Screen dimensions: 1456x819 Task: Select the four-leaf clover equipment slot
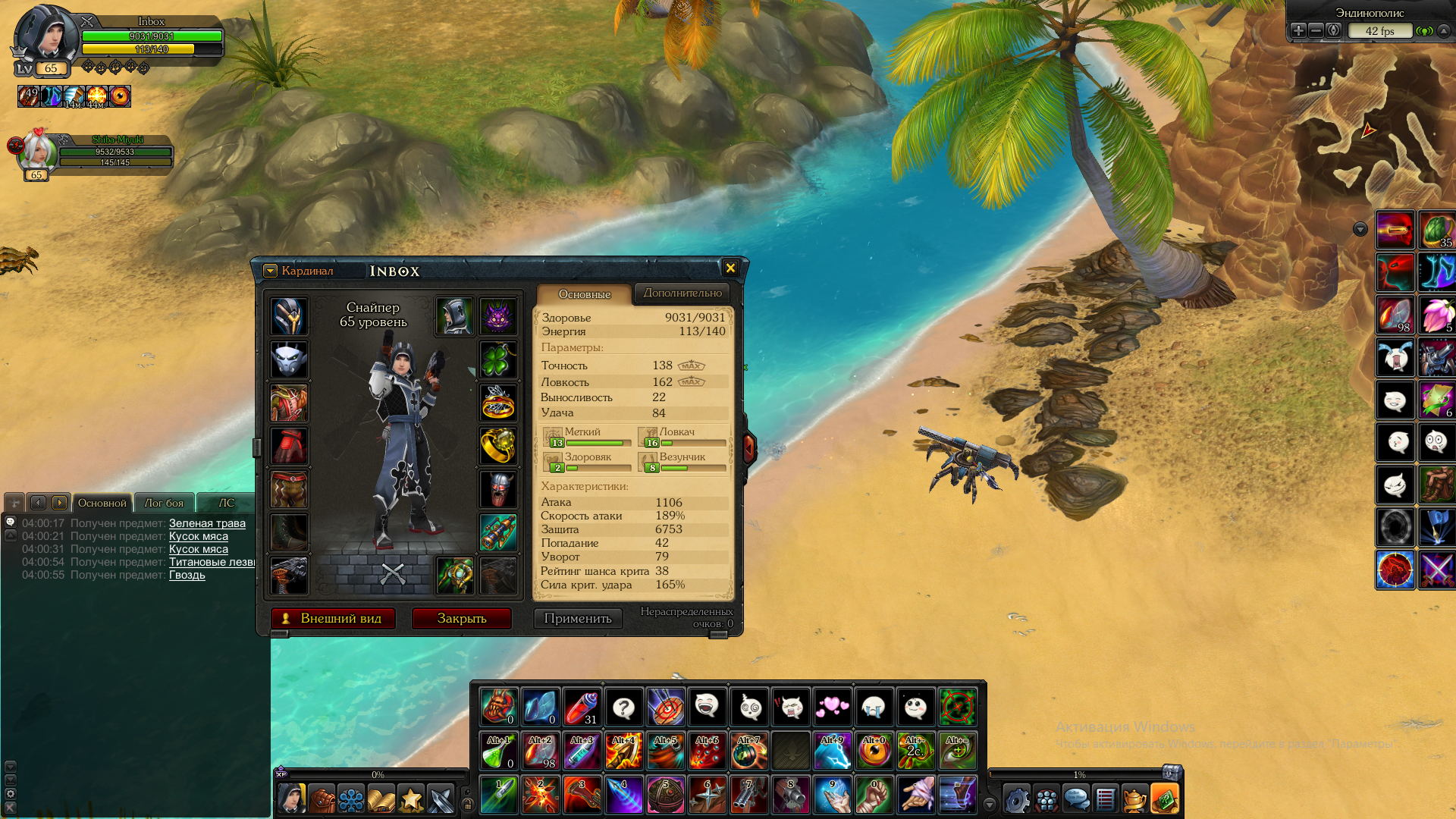click(x=497, y=359)
